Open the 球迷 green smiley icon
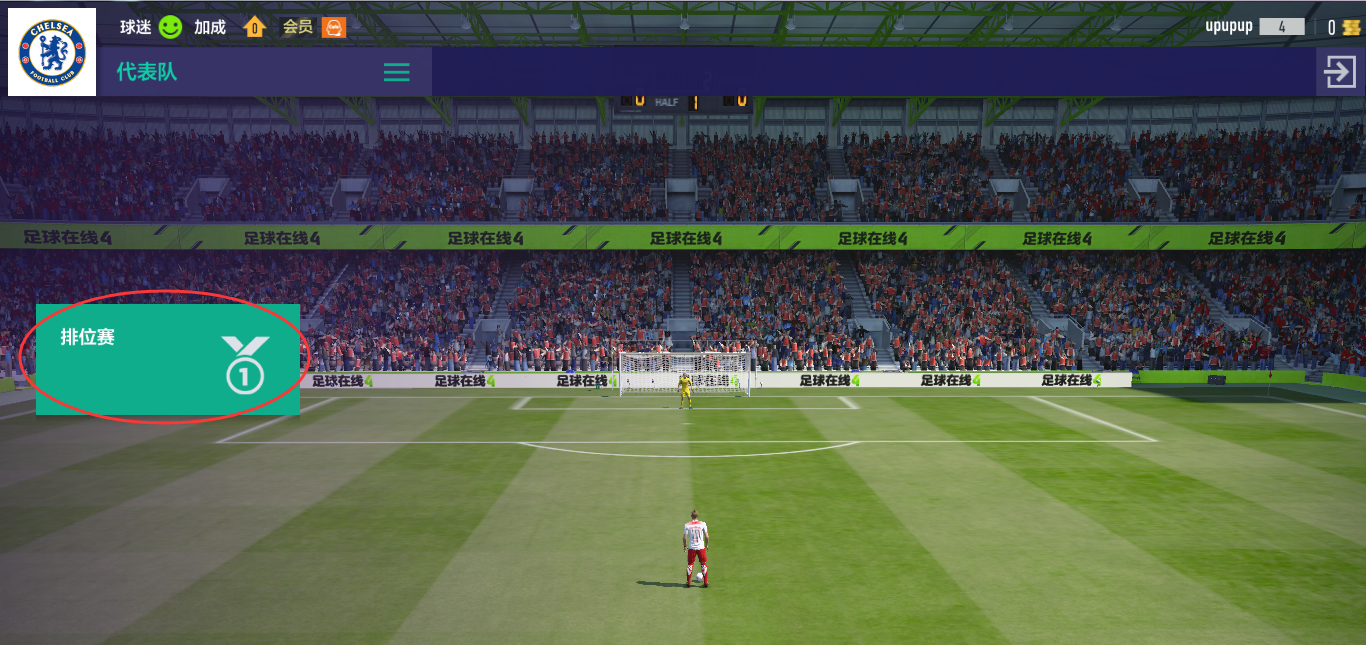The image size is (1366, 645). pyautogui.click(x=170, y=27)
